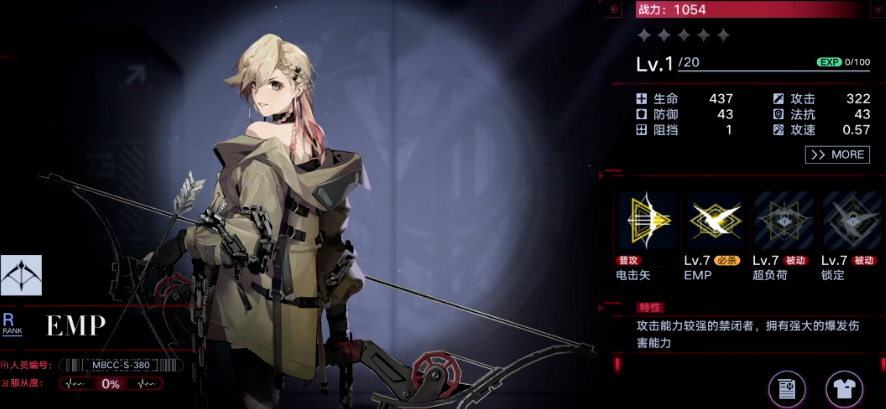Tap the bow class icon
The height and width of the screenshot is (409, 886).
(x=21, y=276)
